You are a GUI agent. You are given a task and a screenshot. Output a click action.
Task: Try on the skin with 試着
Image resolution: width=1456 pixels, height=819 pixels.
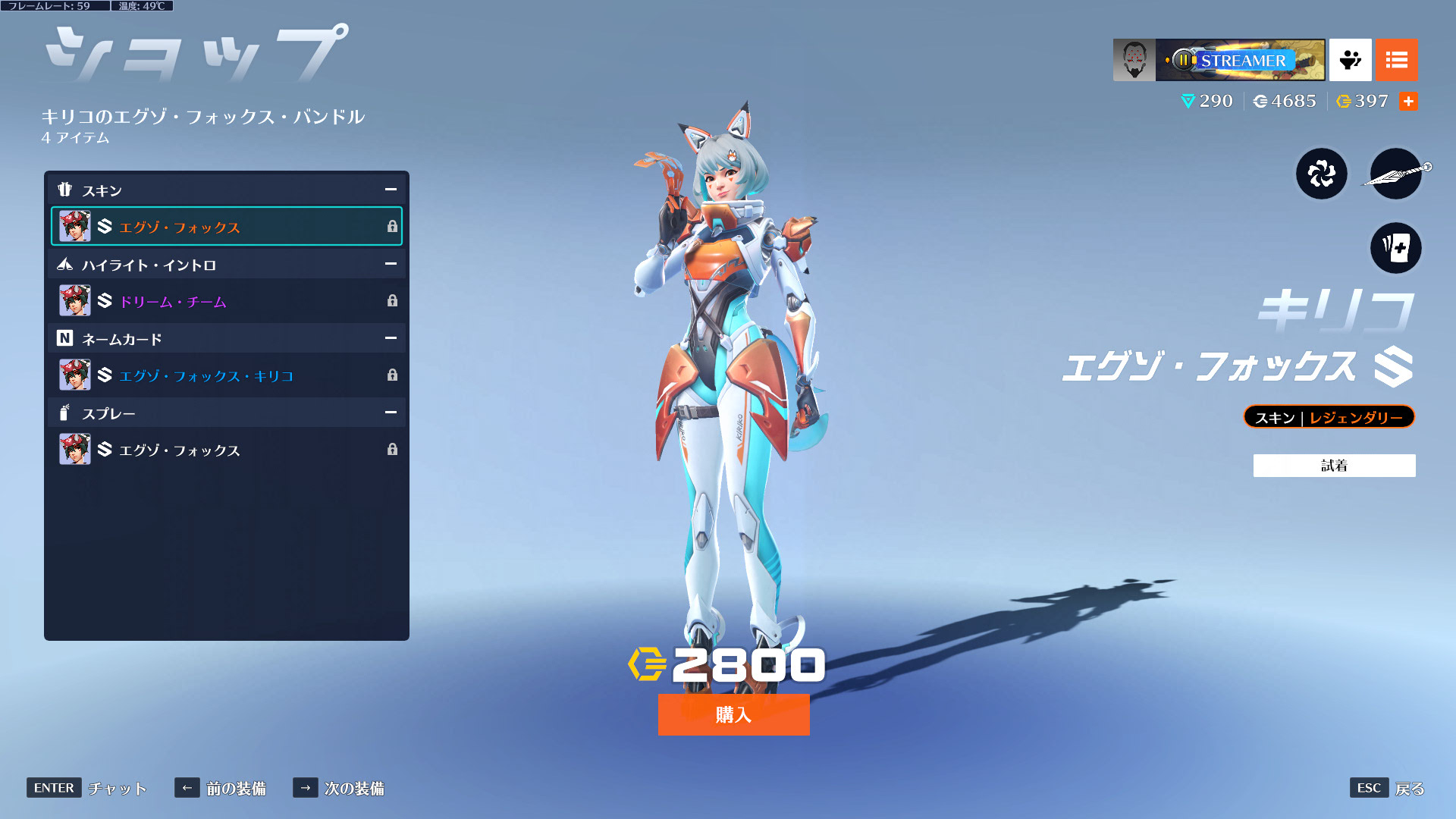1334,466
